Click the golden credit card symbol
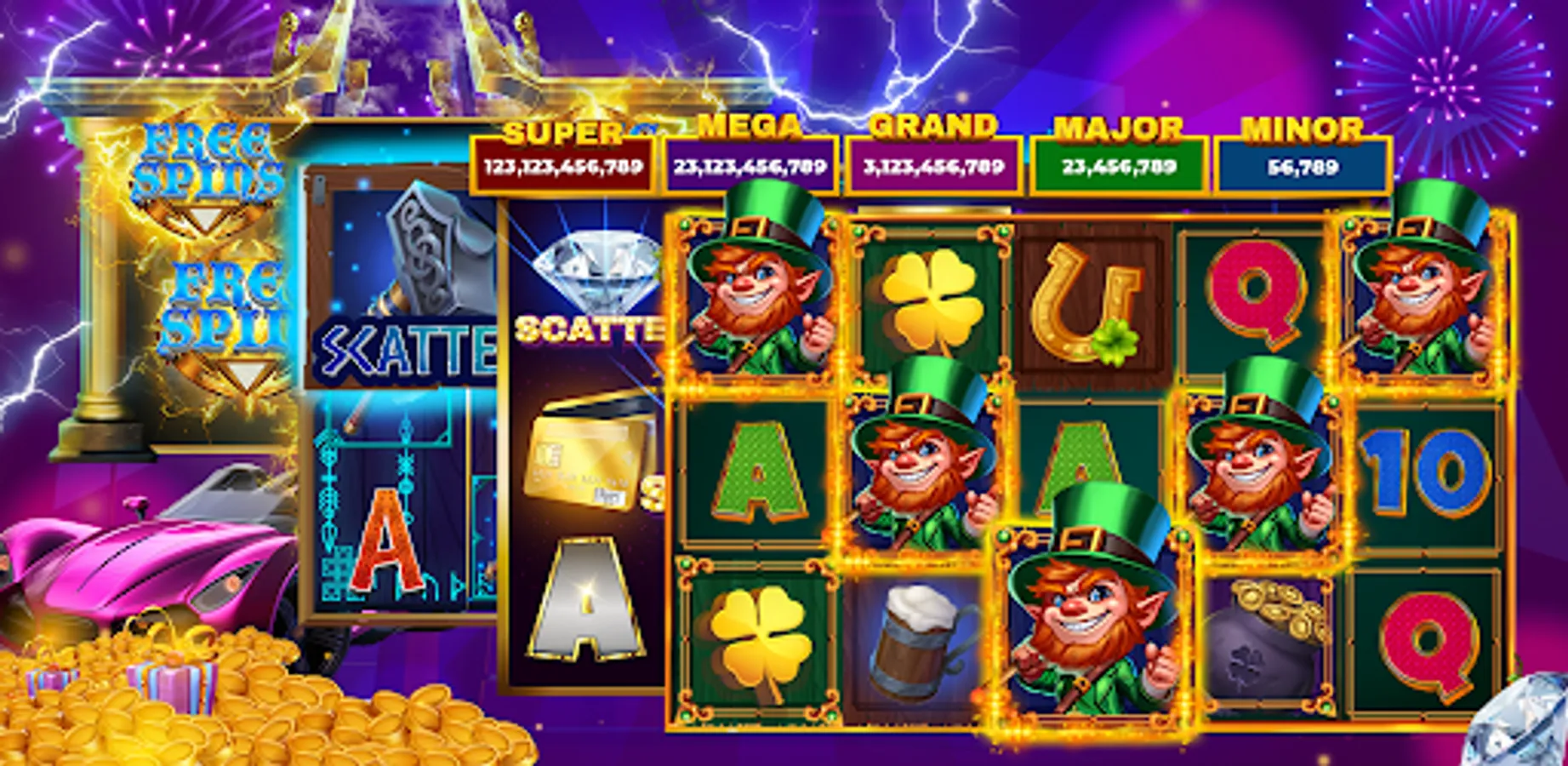 (587, 451)
